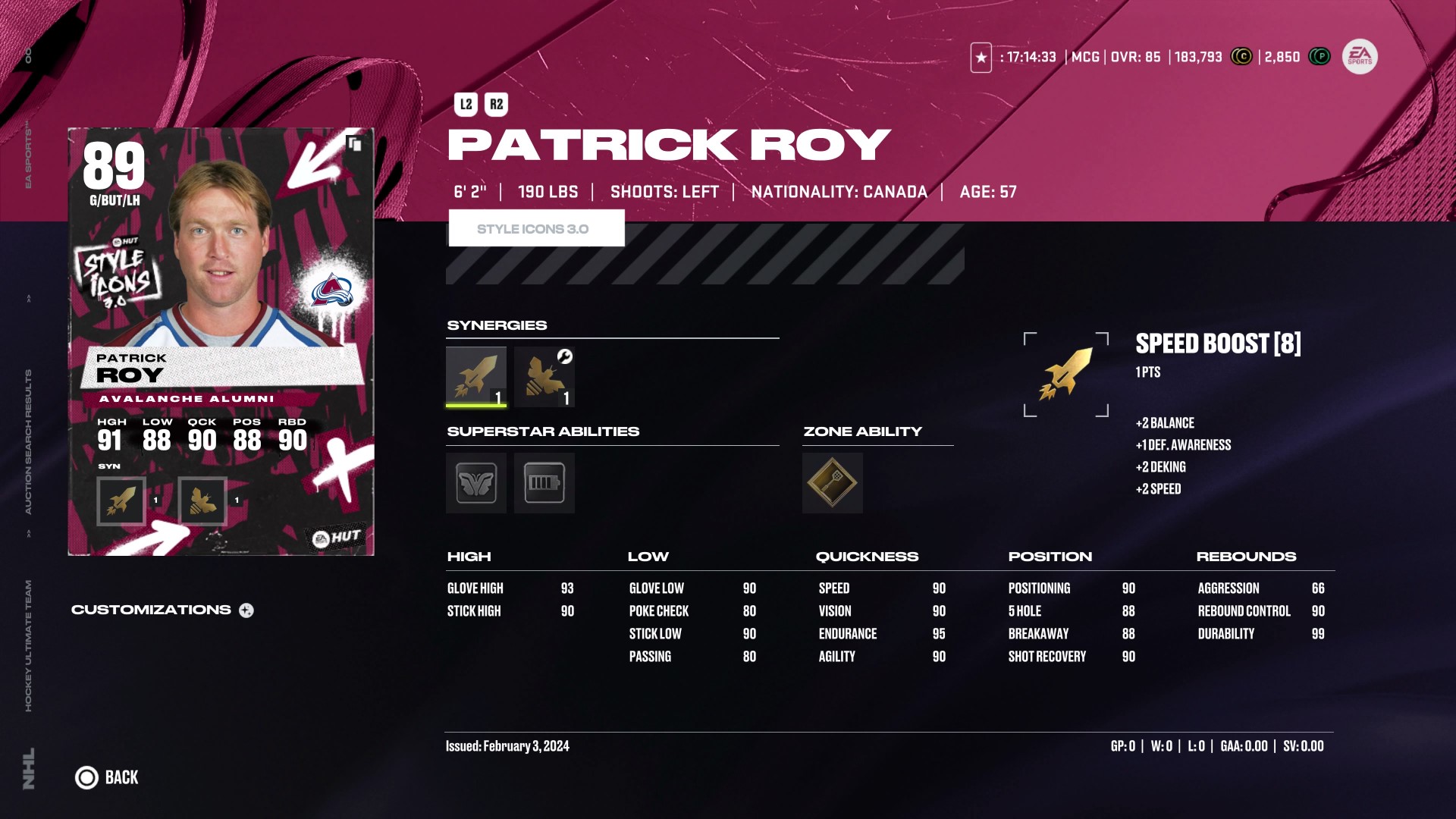This screenshot has width=1456, height=819.
Task: Select the bee synergy icon
Action: [x=544, y=376]
